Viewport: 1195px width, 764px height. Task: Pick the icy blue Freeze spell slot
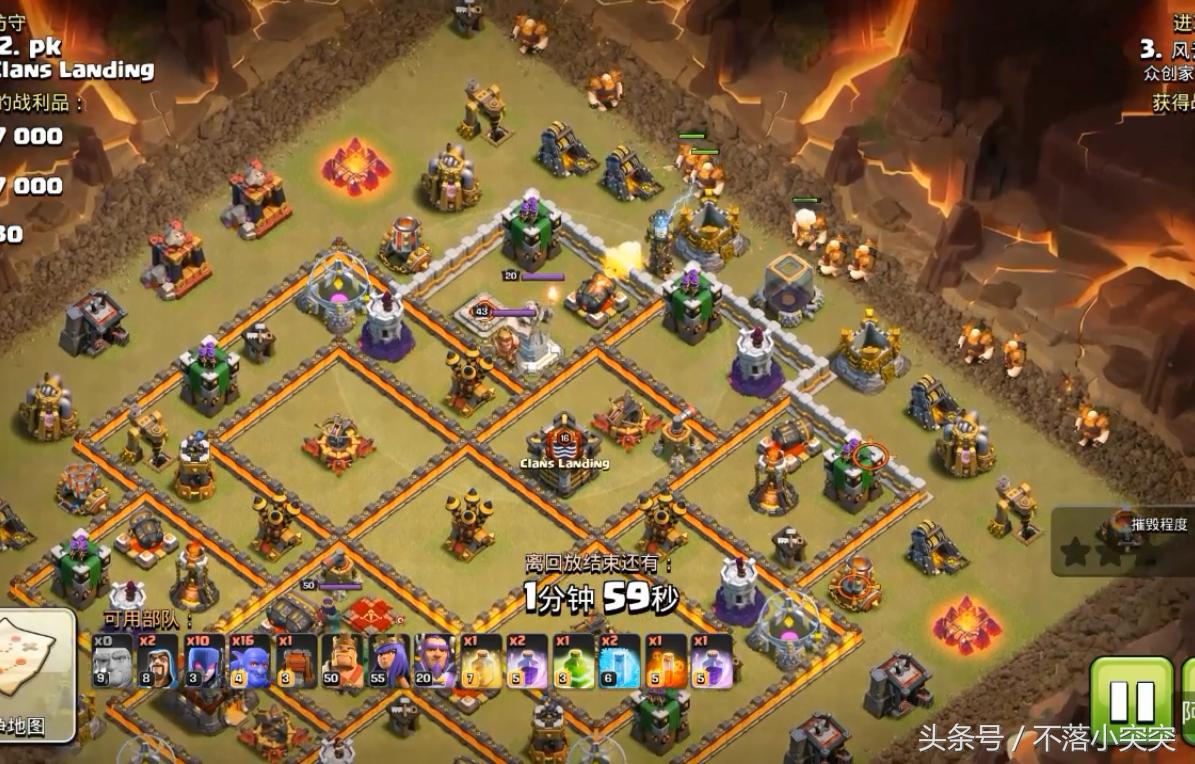(619, 661)
